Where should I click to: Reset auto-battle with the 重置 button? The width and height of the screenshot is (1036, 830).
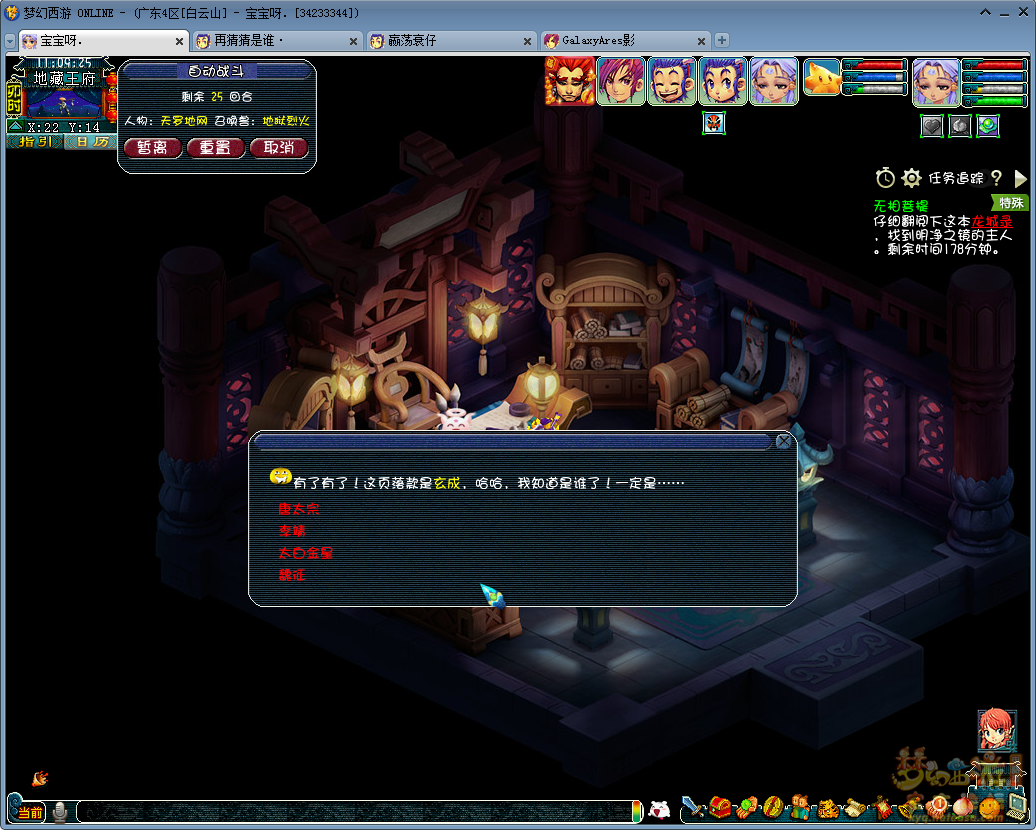pyautogui.click(x=215, y=148)
